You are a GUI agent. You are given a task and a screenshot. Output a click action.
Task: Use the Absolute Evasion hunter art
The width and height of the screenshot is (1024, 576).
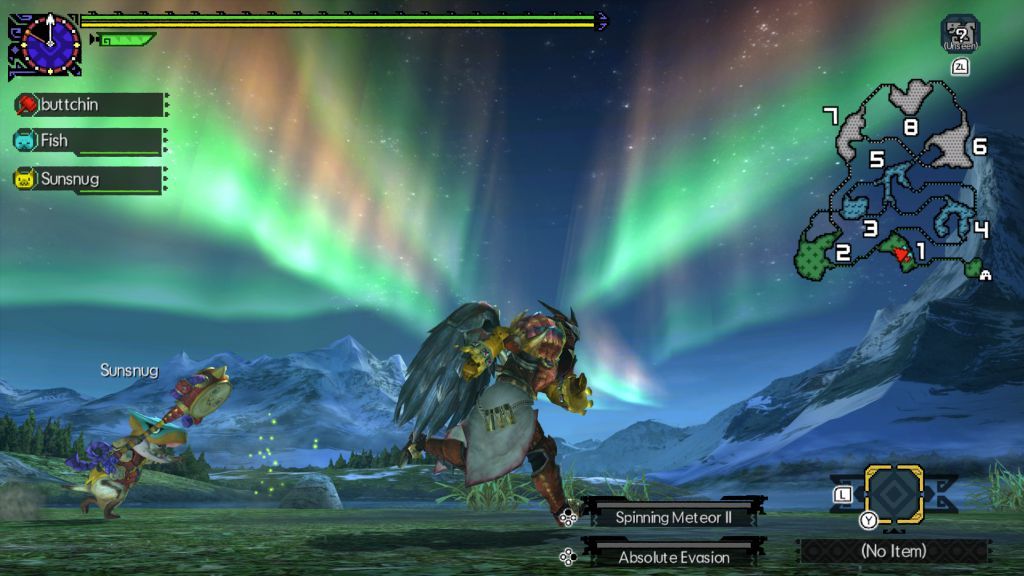[672, 557]
